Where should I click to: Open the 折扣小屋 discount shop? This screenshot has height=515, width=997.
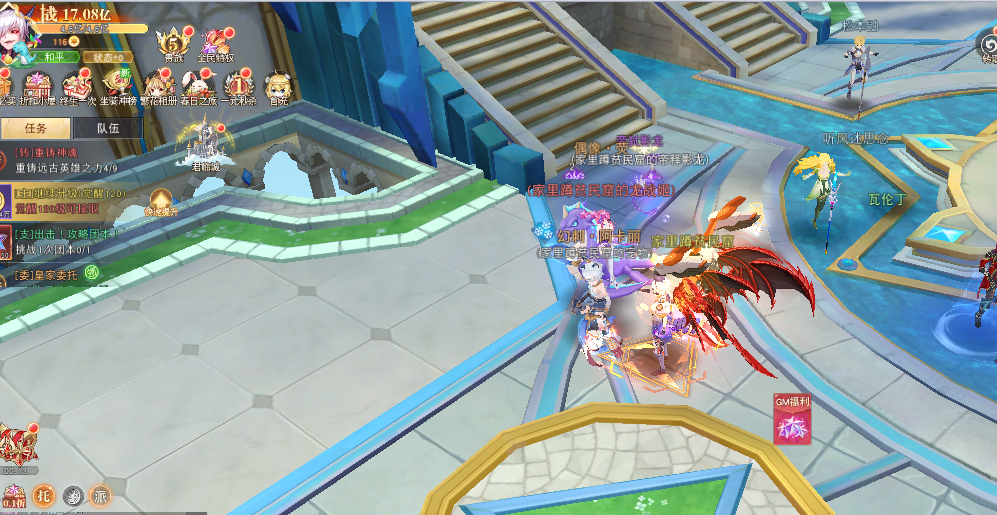pos(38,87)
